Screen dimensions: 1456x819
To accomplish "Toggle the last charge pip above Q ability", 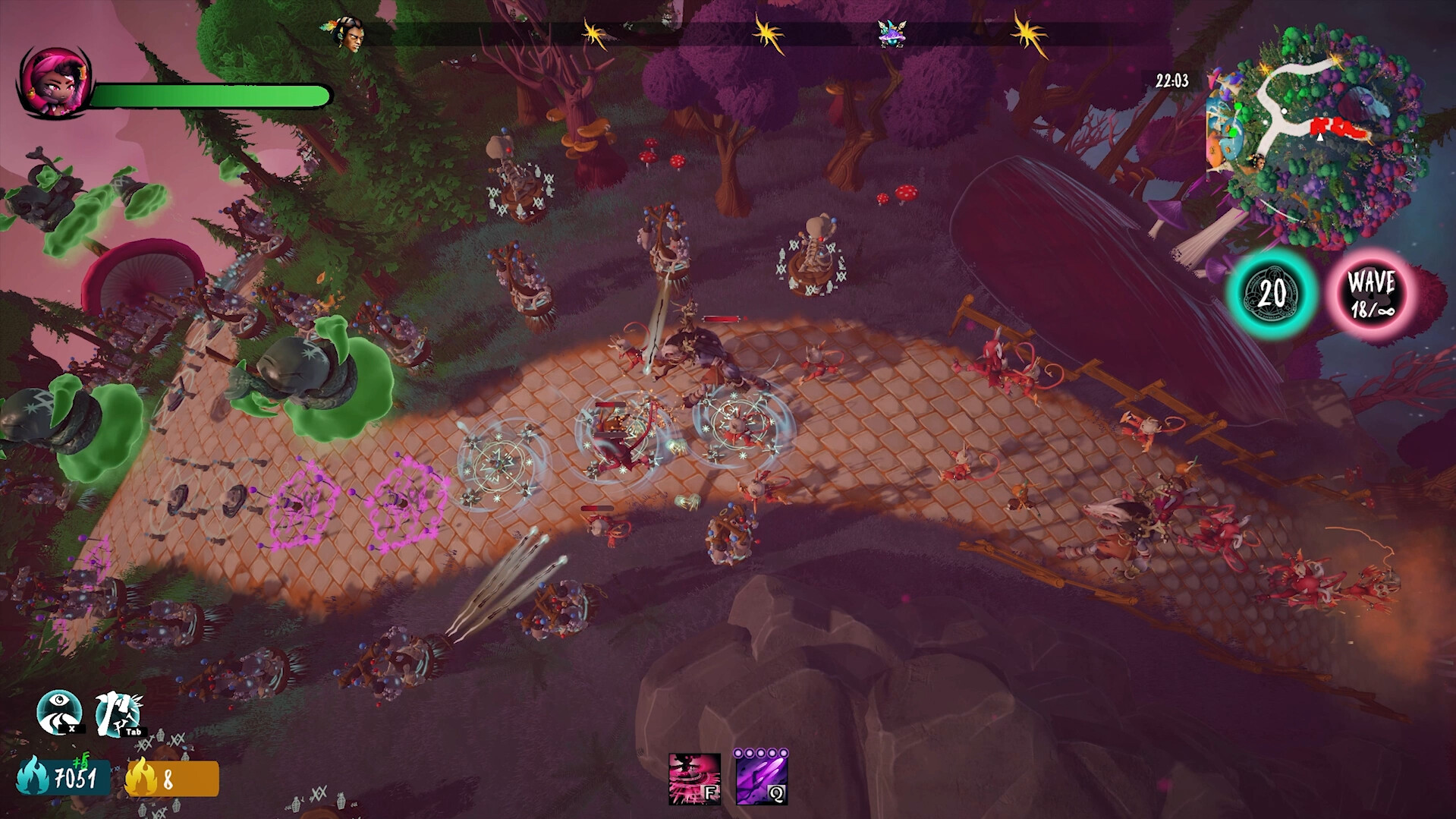I will [785, 752].
